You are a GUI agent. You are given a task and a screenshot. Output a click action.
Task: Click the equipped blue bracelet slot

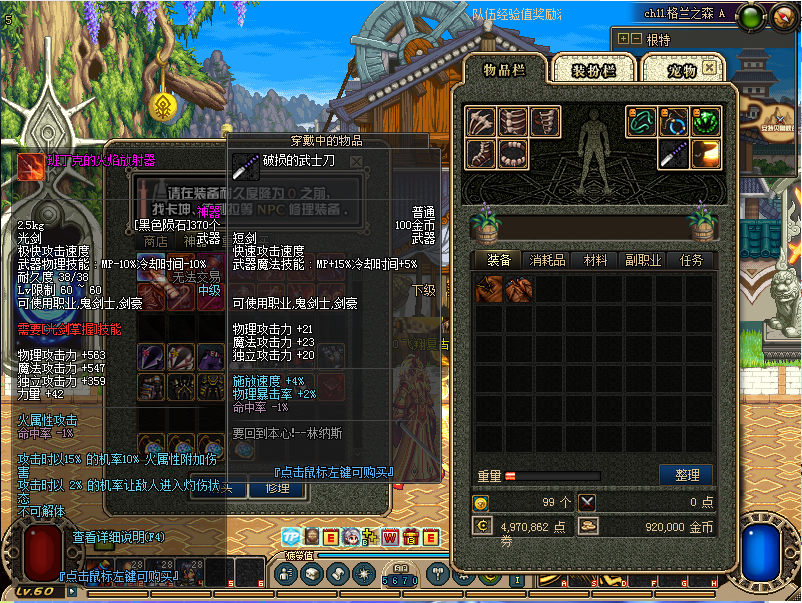click(673, 122)
